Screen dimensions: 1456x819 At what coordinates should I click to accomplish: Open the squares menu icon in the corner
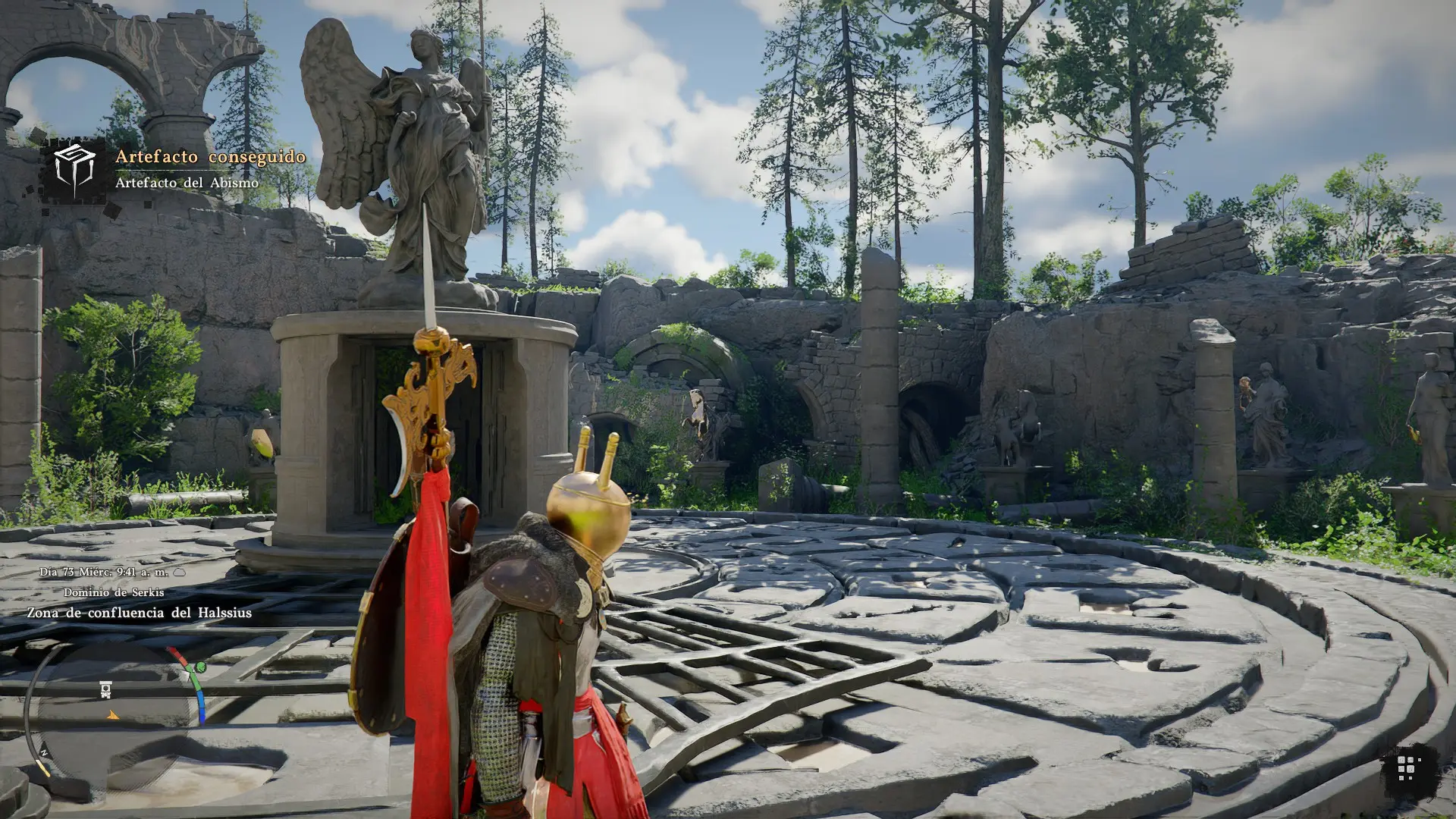tap(1407, 769)
